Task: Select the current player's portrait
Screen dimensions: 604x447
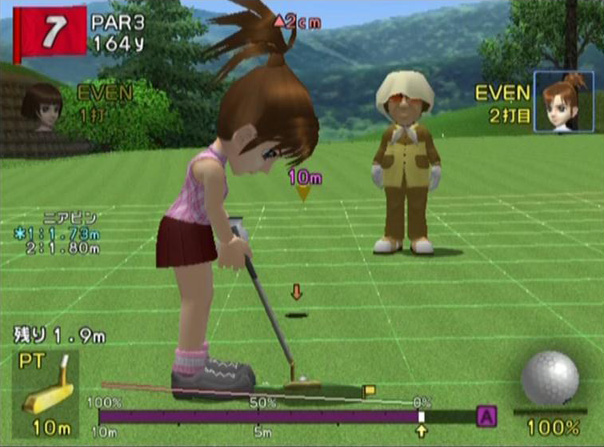Action: coord(563,101)
